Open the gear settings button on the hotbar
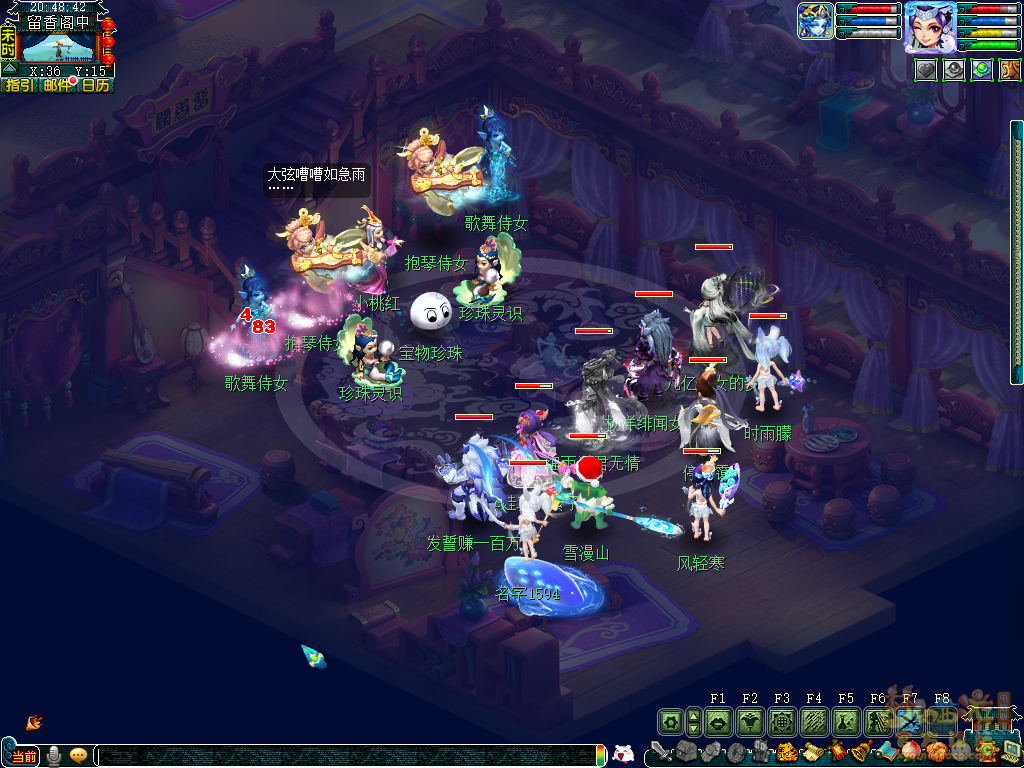The height and width of the screenshot is (768, 1024). [670, 721]
